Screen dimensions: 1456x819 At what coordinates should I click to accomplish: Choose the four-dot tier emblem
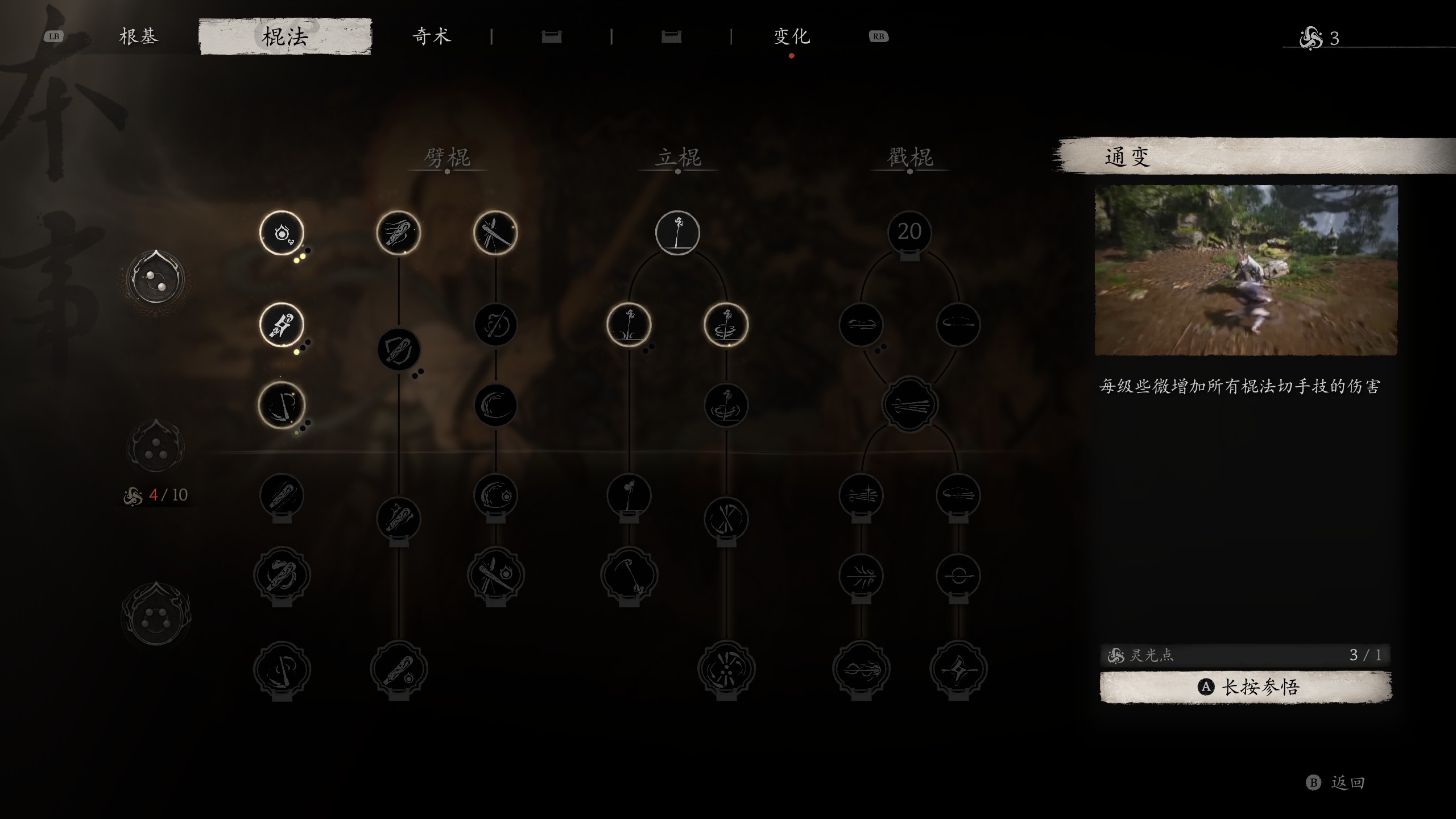coord(155,615)
